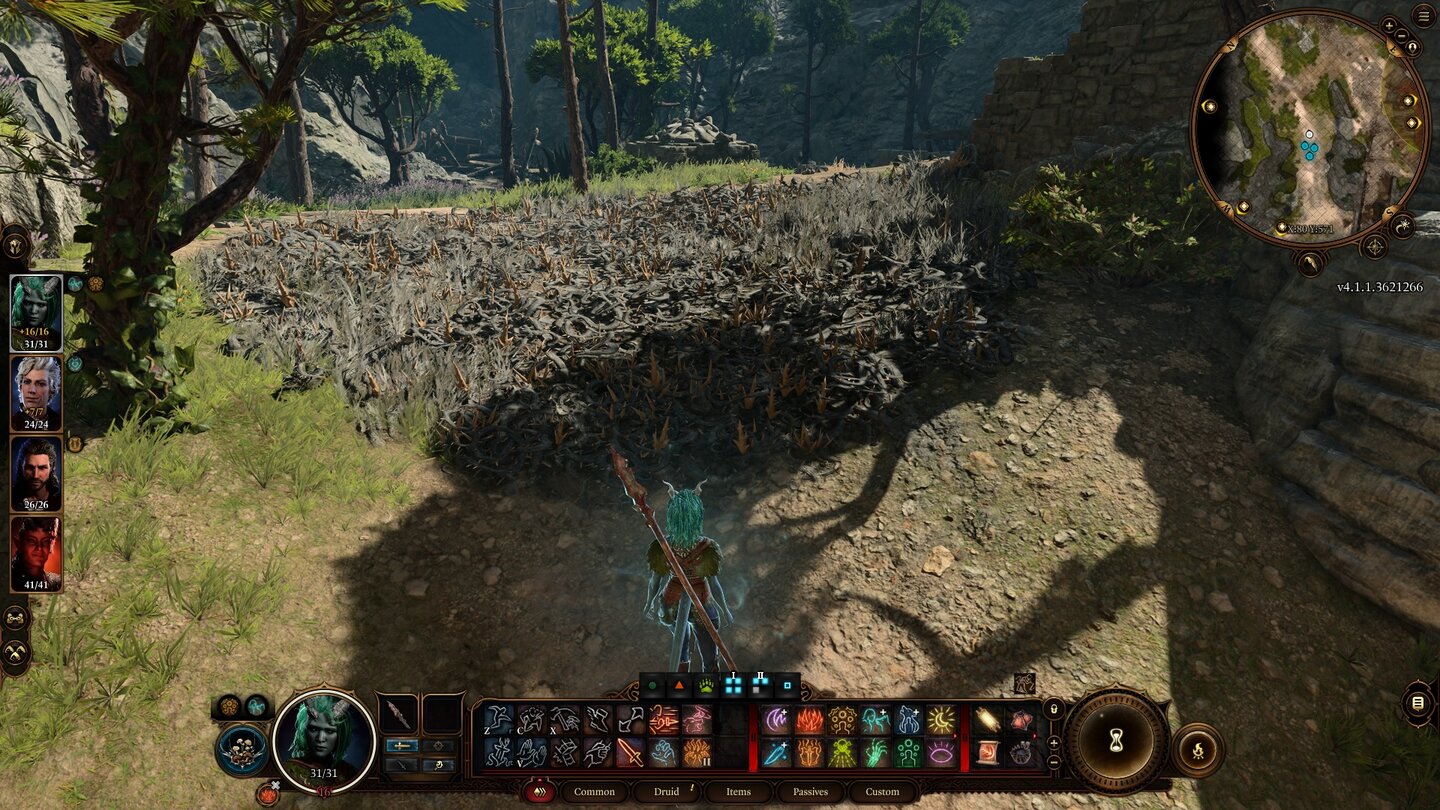Zoom in the minimap with plus button

click(1389, 25)
